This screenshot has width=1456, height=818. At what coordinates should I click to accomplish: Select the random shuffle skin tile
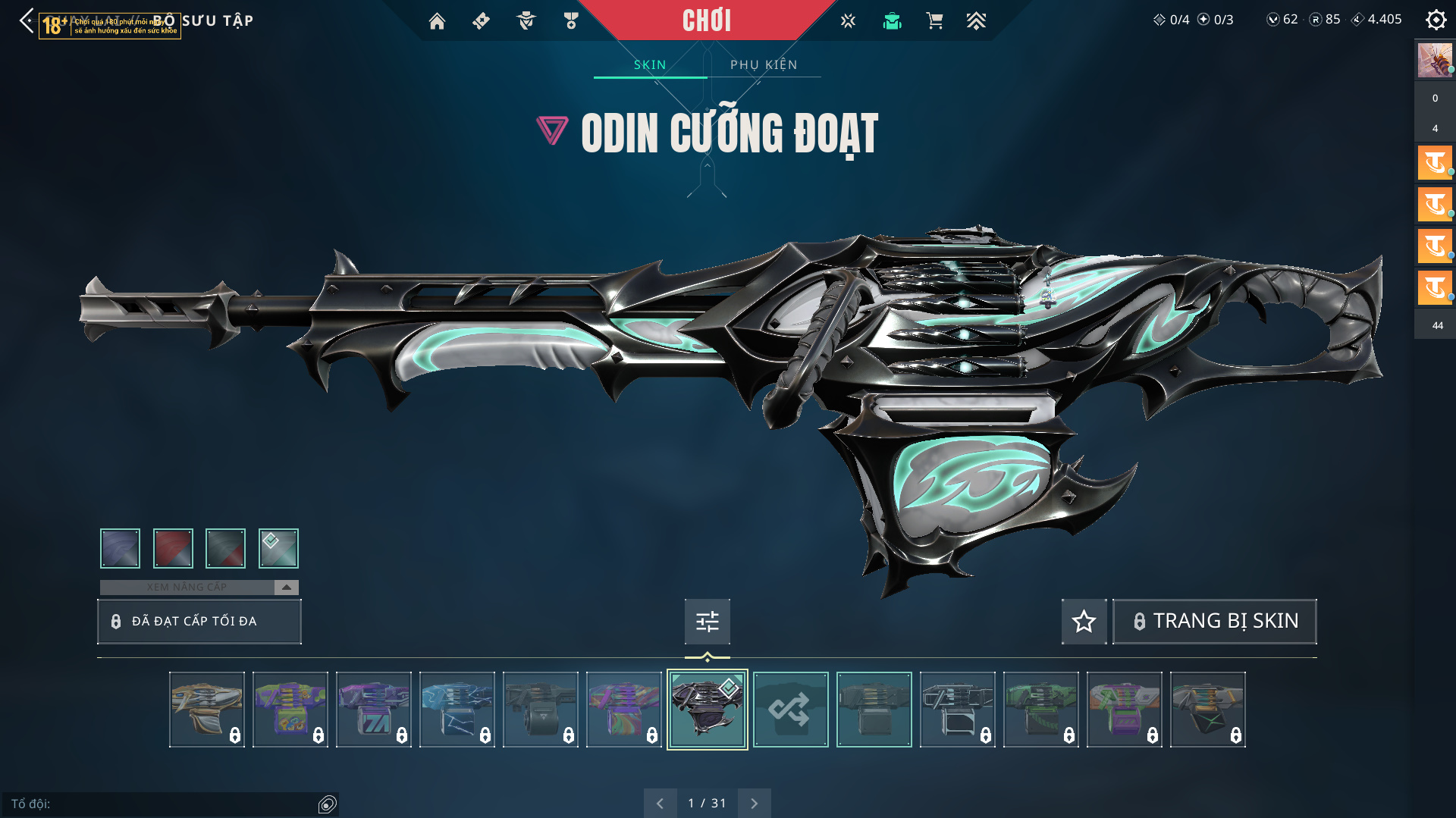point(790,710)
